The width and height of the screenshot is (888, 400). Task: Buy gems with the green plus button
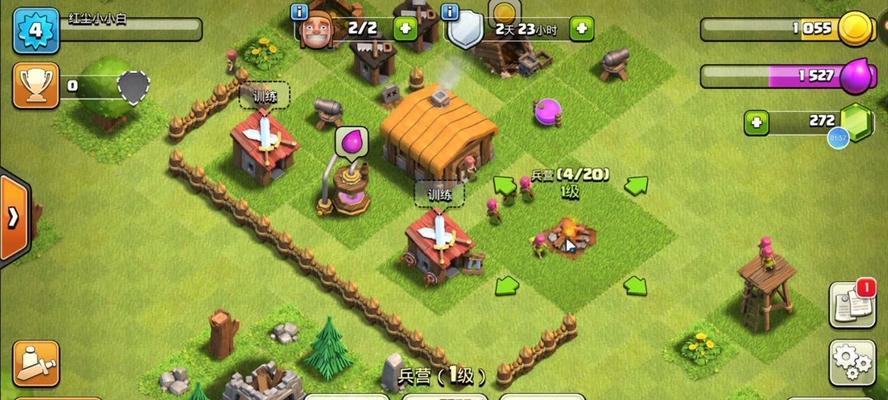[x=756, y=123]
